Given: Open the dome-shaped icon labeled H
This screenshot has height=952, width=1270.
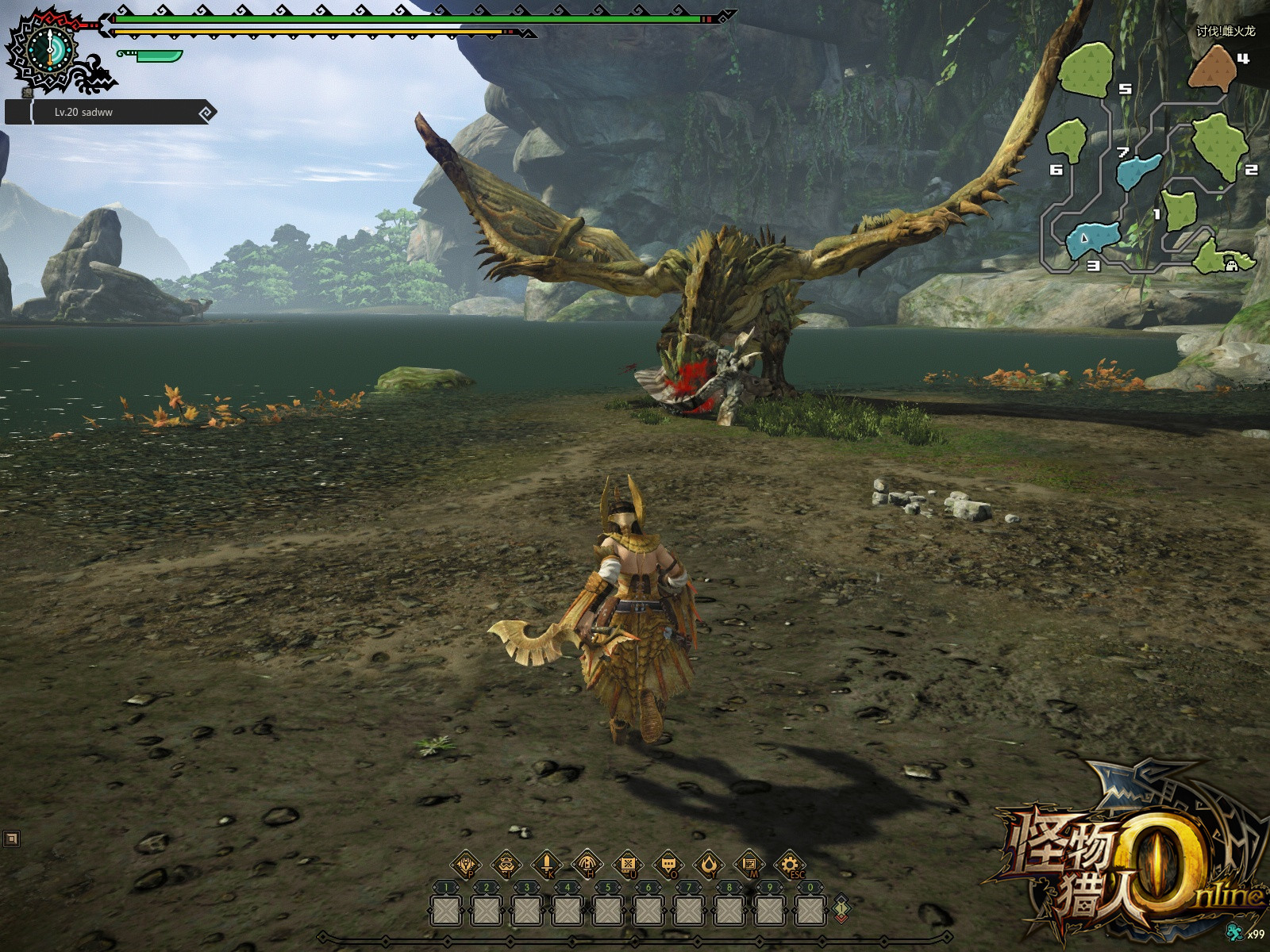Looking at the screenshot, I should (x=587, y=864).
